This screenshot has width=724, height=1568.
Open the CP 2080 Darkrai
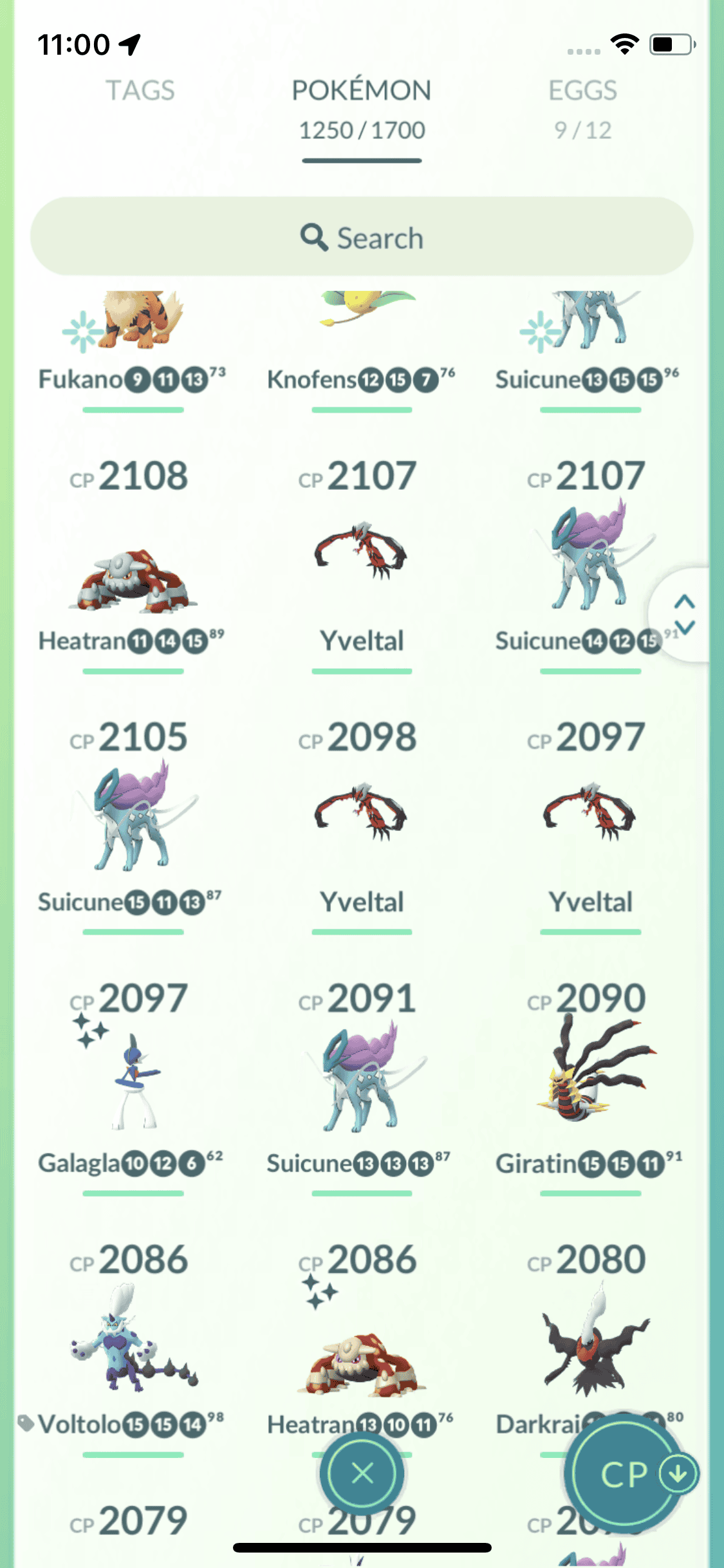(590, 1339)
